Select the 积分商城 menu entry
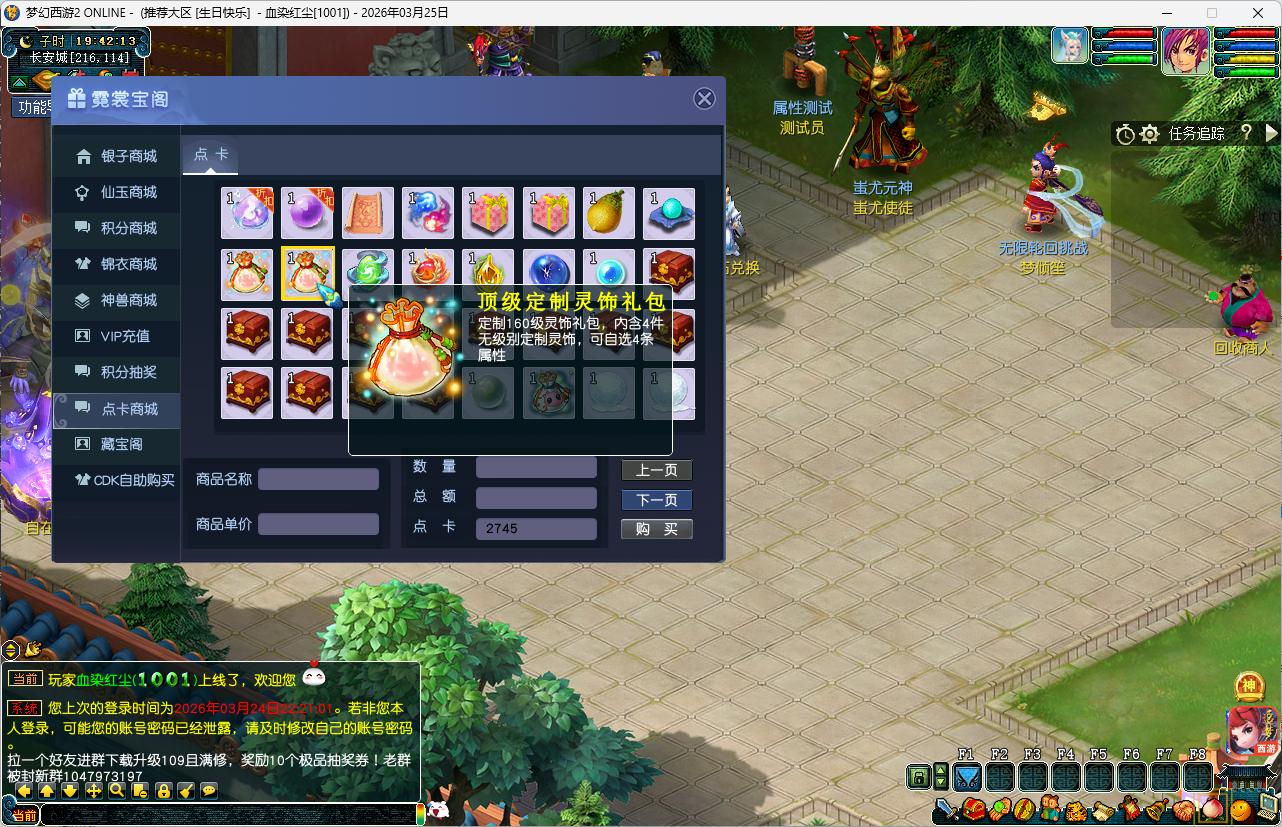Image resolution: width=1282 pixels, height=827 pixels. pos(128,228)
